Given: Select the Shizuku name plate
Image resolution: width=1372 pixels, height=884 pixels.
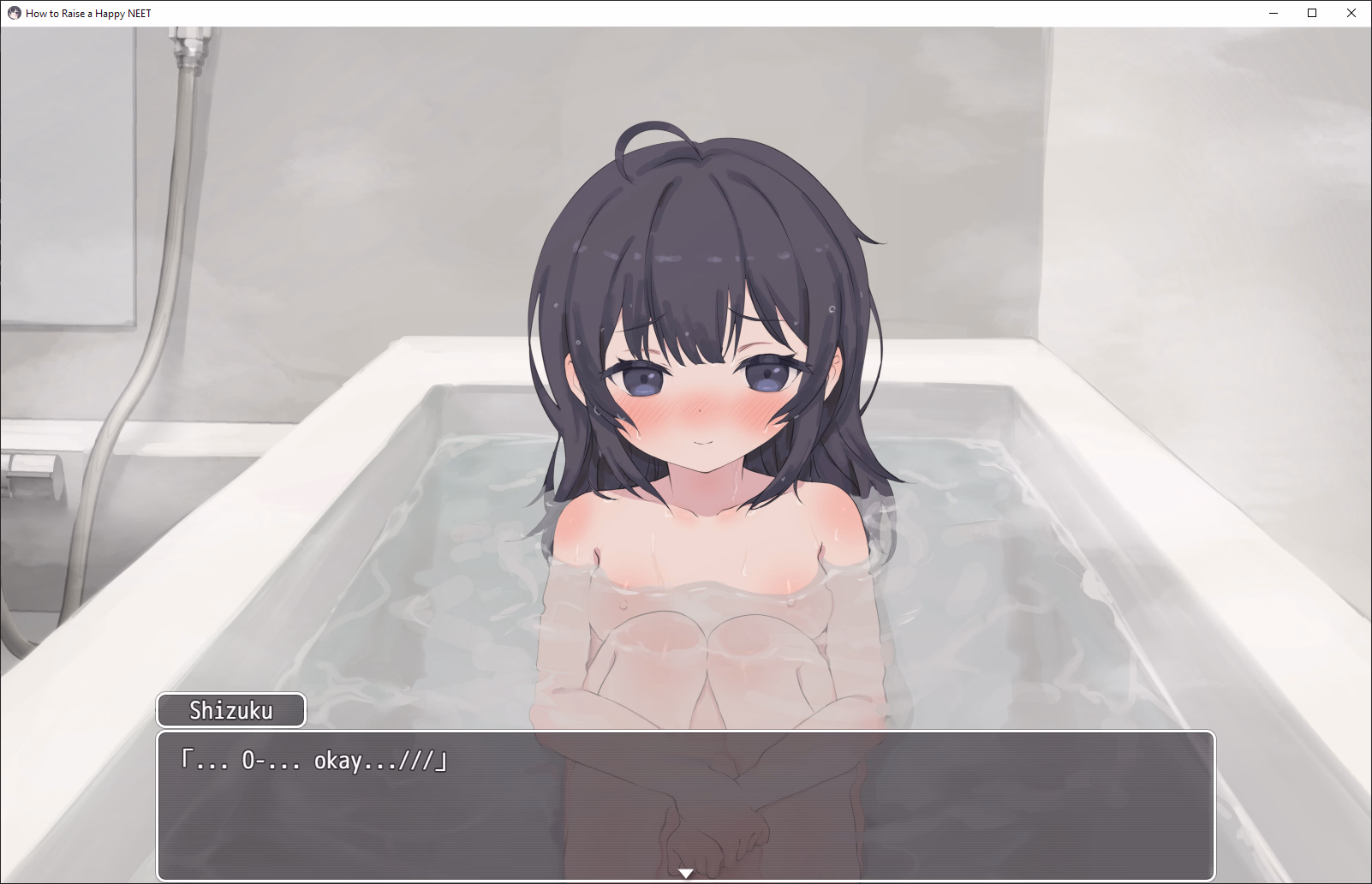Looking at the screenshot, I should [x=230, y=710].
